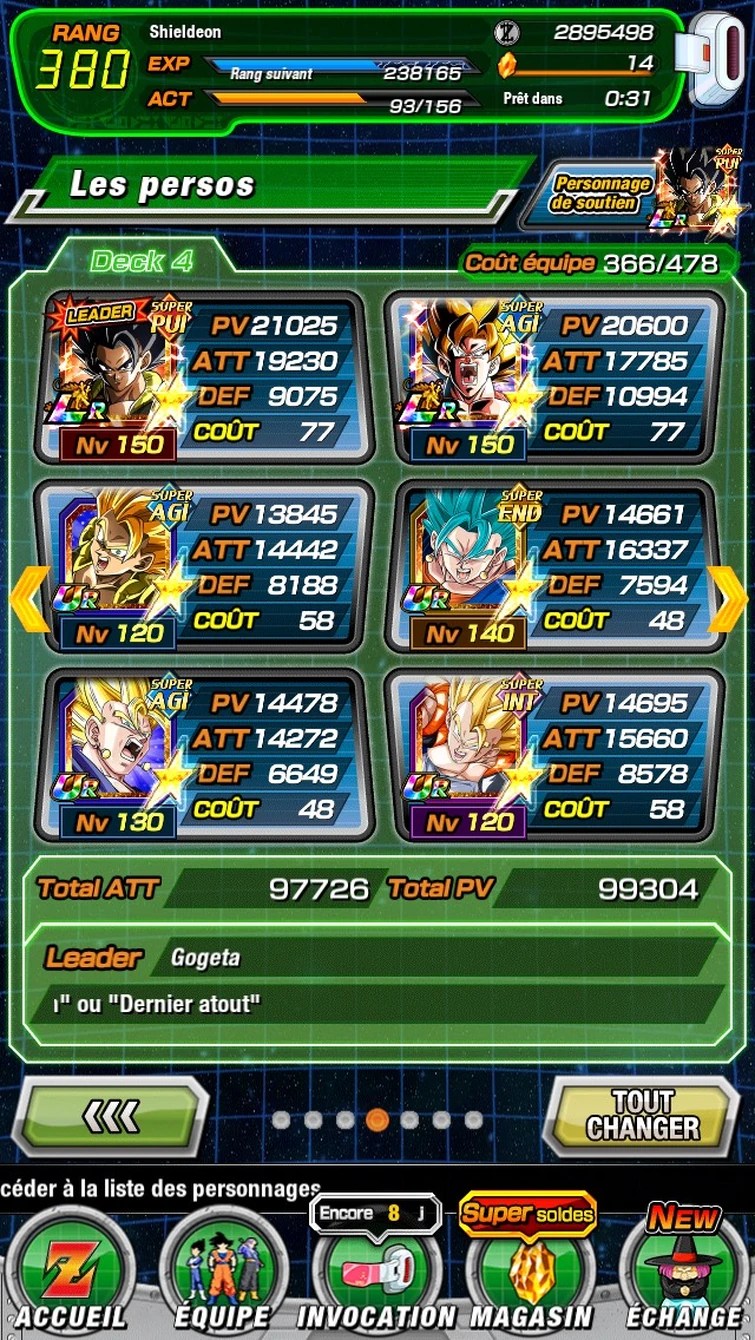
Task: Go back with the green triple-arrow button
Action: click(x=112, y=1116)
